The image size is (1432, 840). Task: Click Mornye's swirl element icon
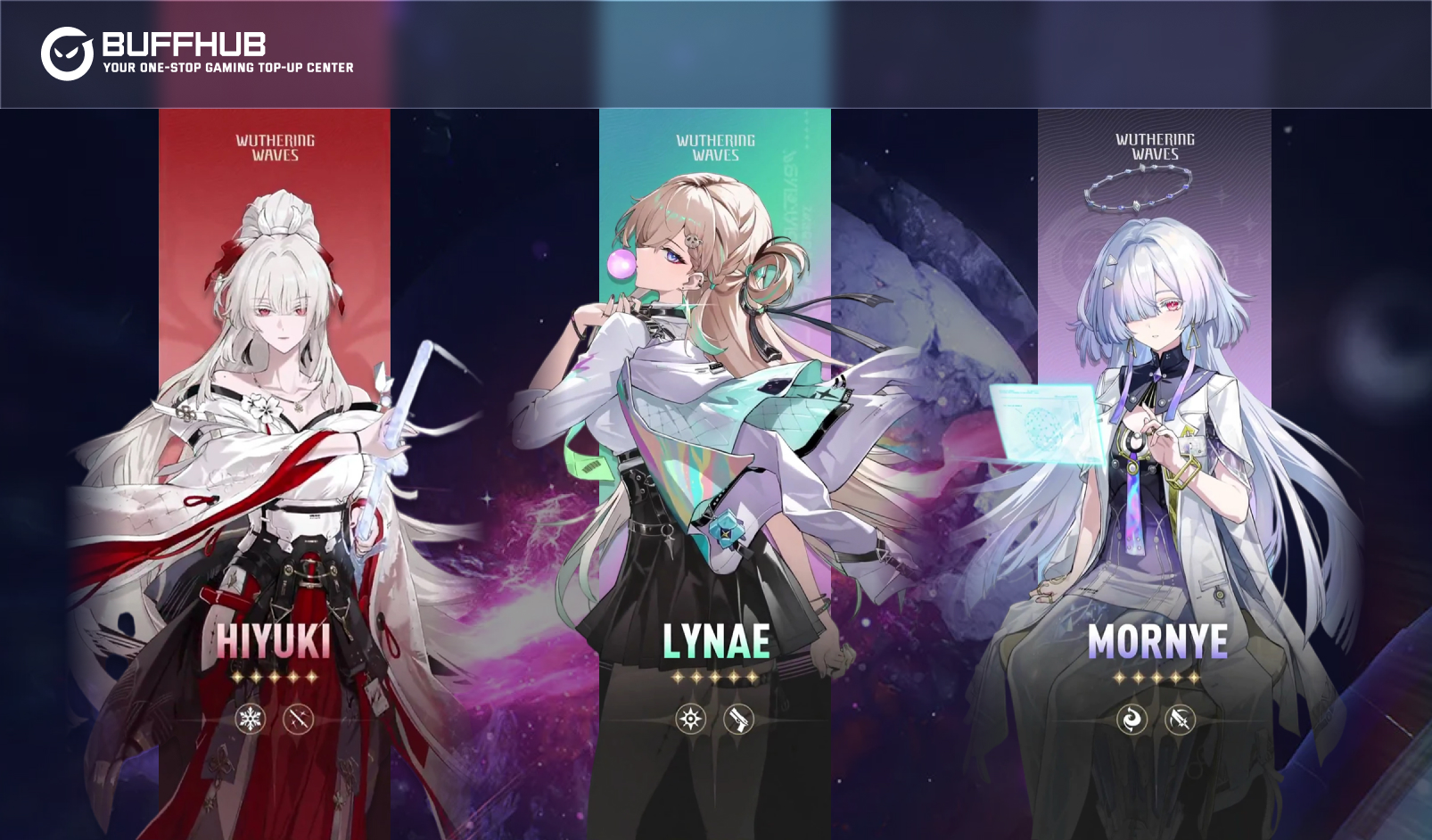click(1132, 719)
